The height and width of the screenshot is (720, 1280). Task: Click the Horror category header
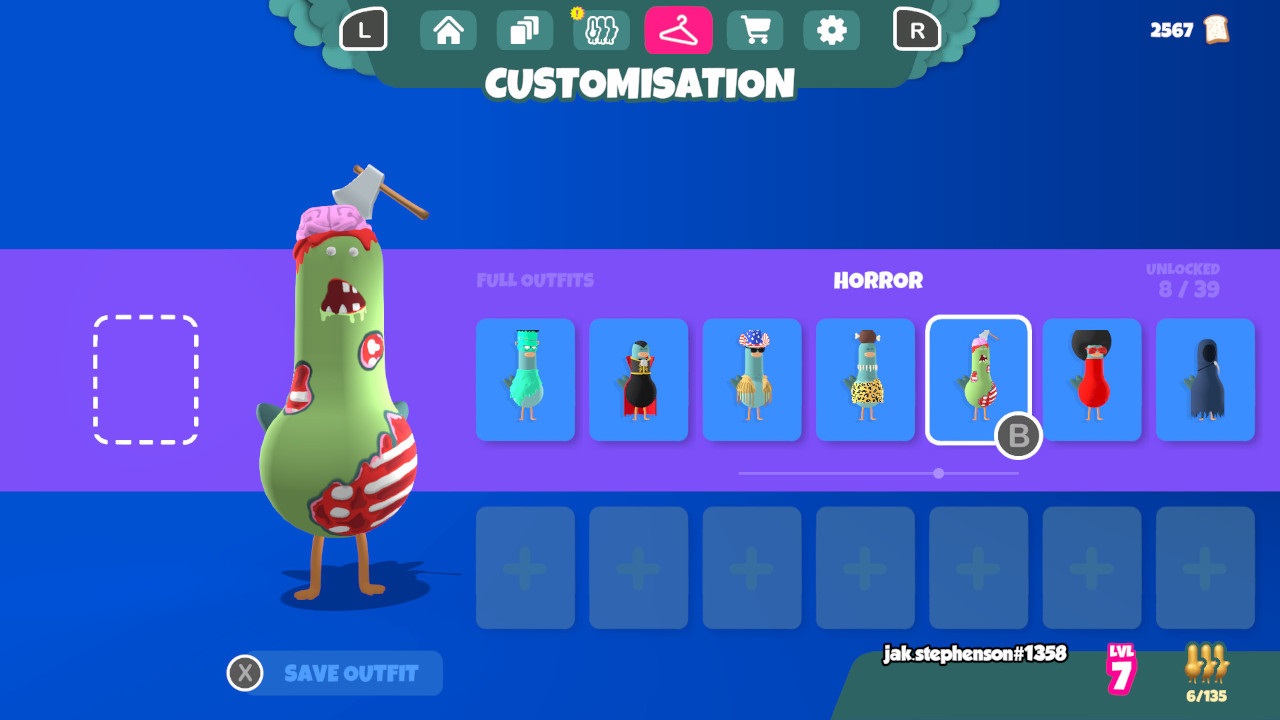point(879,281)
